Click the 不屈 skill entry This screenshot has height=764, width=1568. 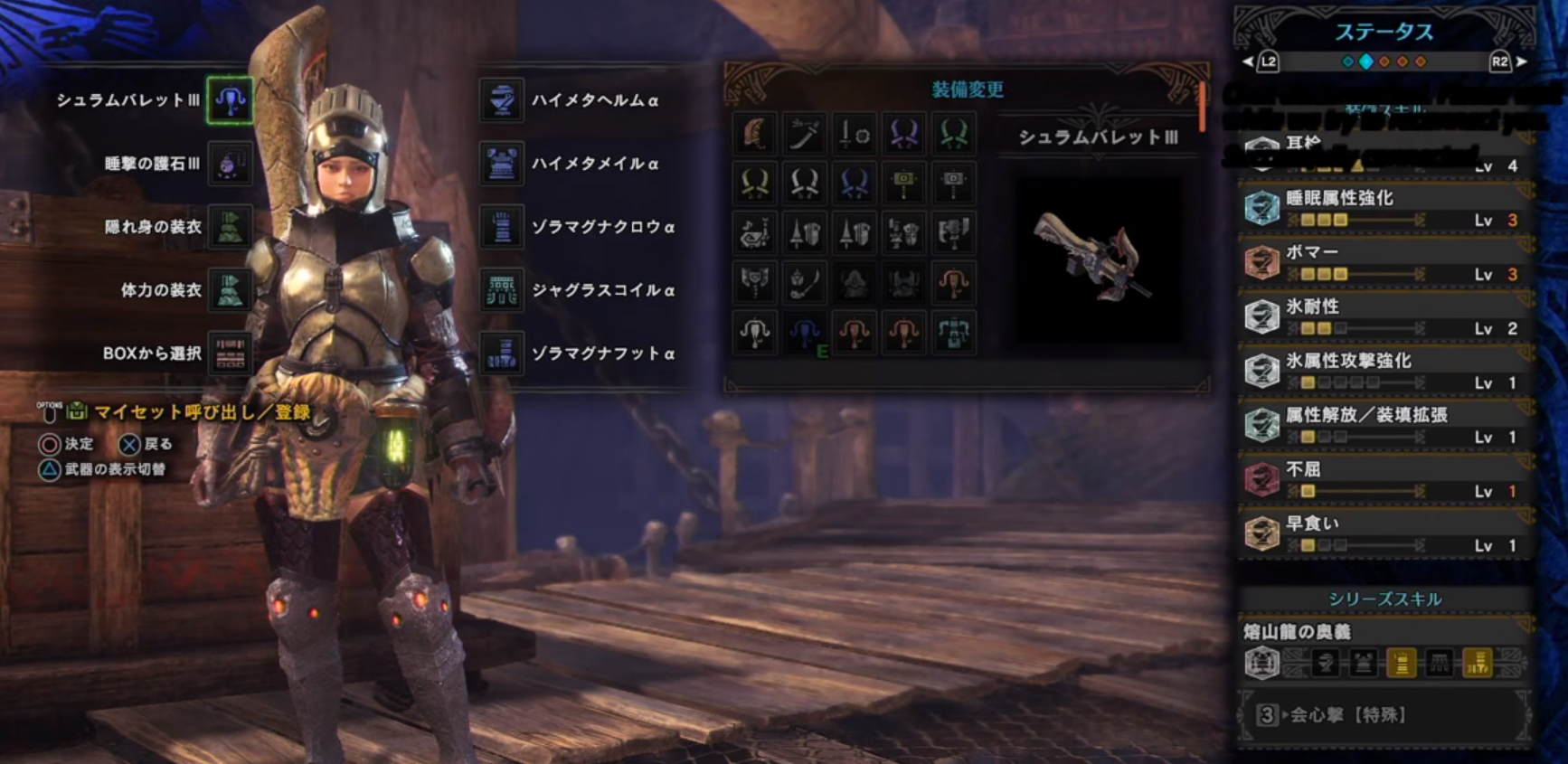[1385, 479]
